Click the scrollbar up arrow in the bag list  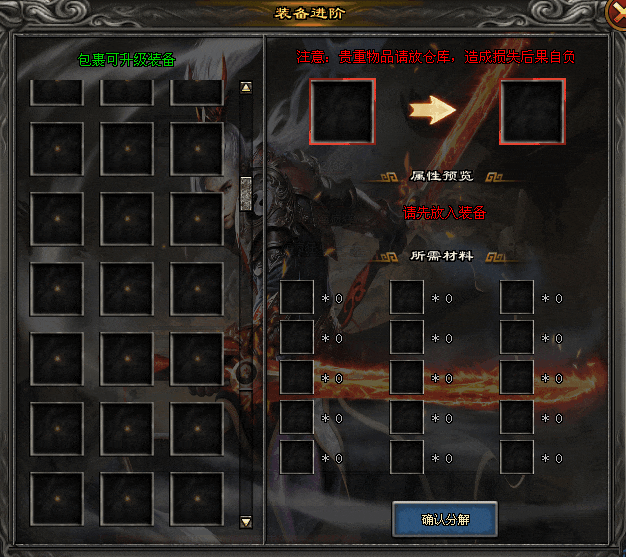coord(246,88)
